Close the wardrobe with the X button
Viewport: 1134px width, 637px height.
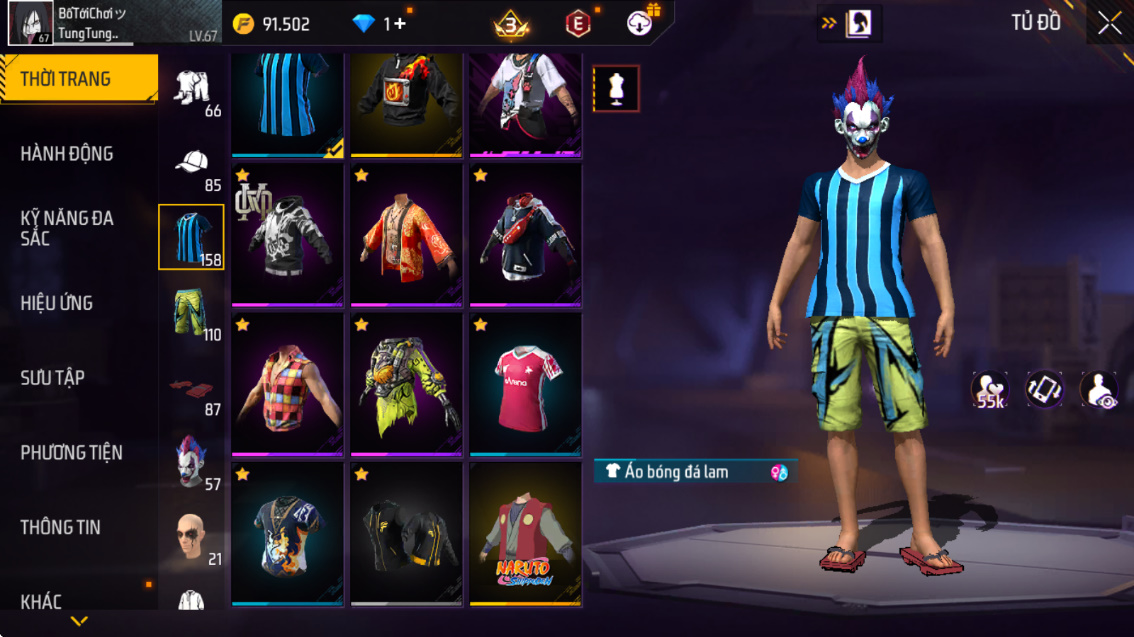(1109, 24)
